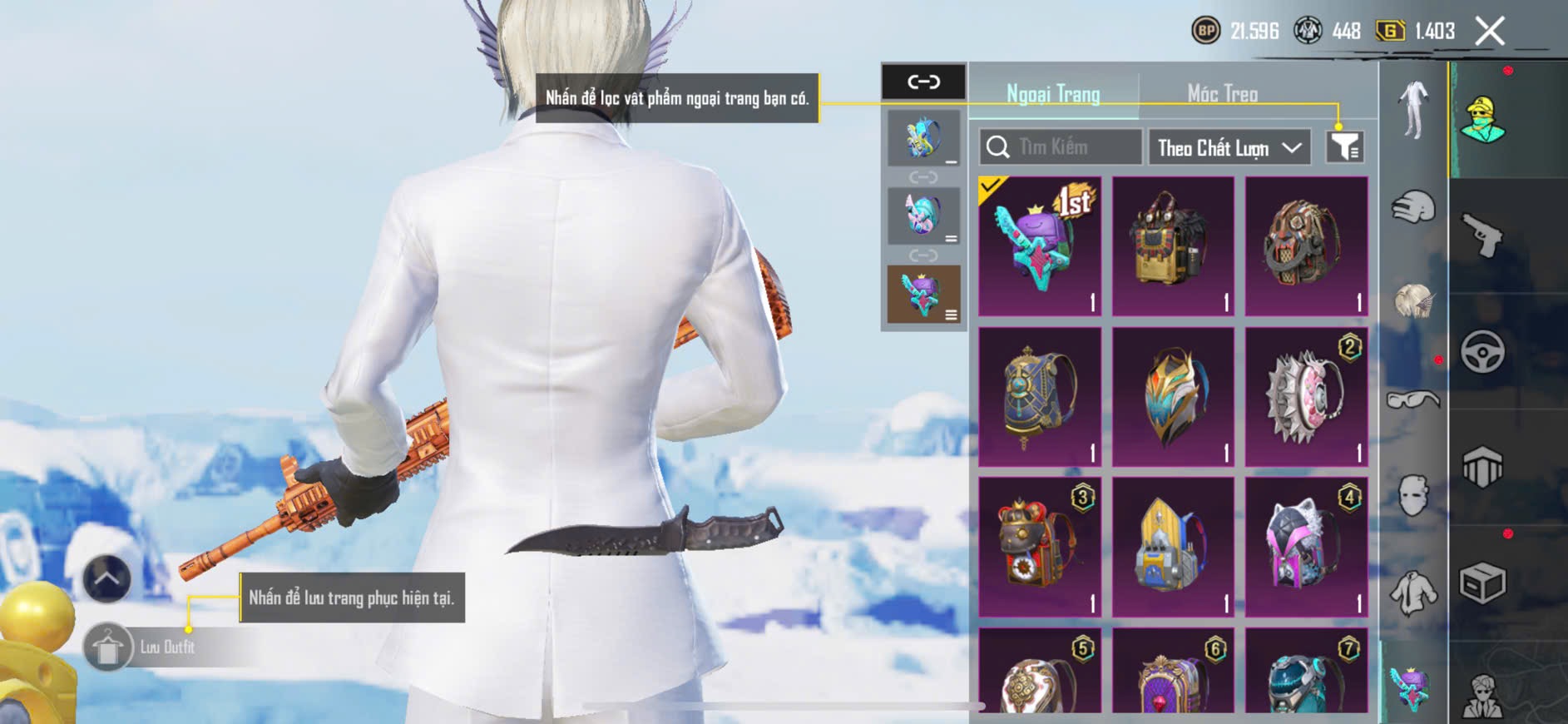Open the face mask category
Viewport: 1568px width, 724px height.
1413,496
